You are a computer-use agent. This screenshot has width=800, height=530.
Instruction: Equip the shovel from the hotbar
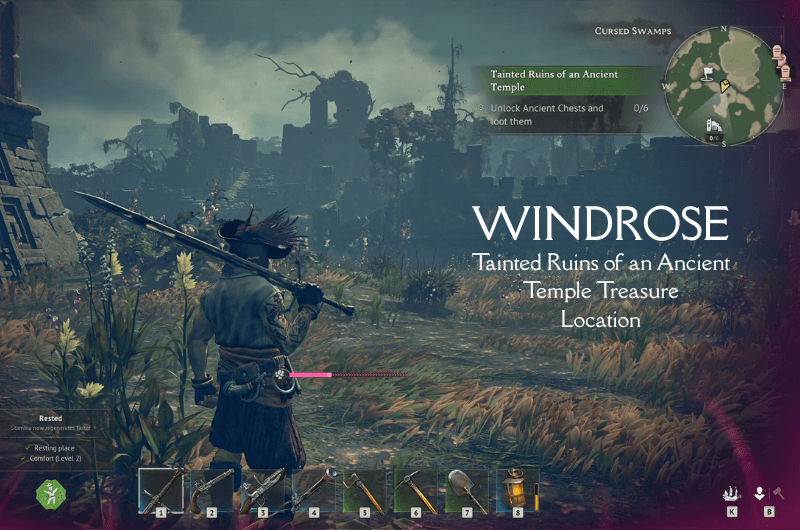[467, 491]
